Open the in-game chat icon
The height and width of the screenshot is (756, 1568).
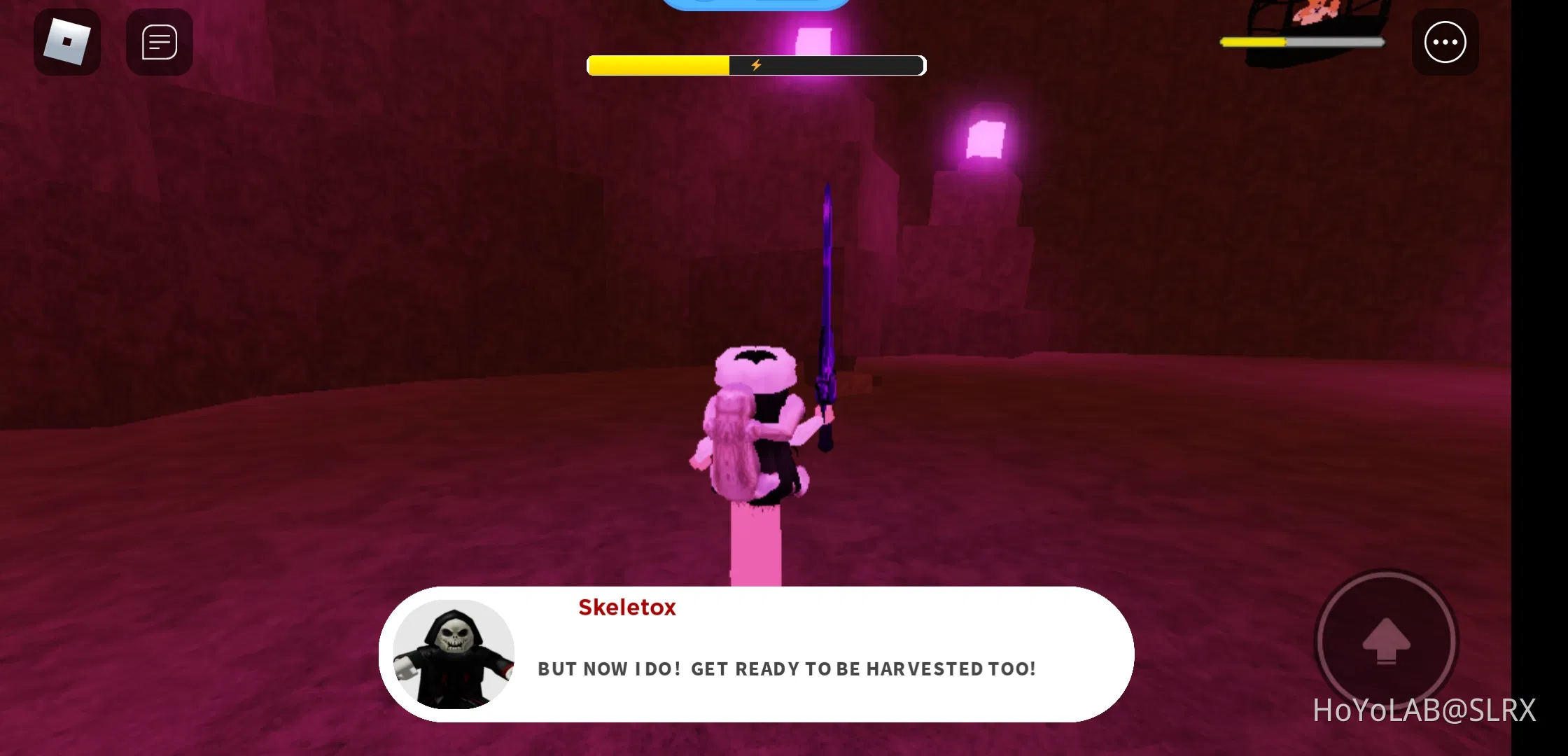click(159, 42)
